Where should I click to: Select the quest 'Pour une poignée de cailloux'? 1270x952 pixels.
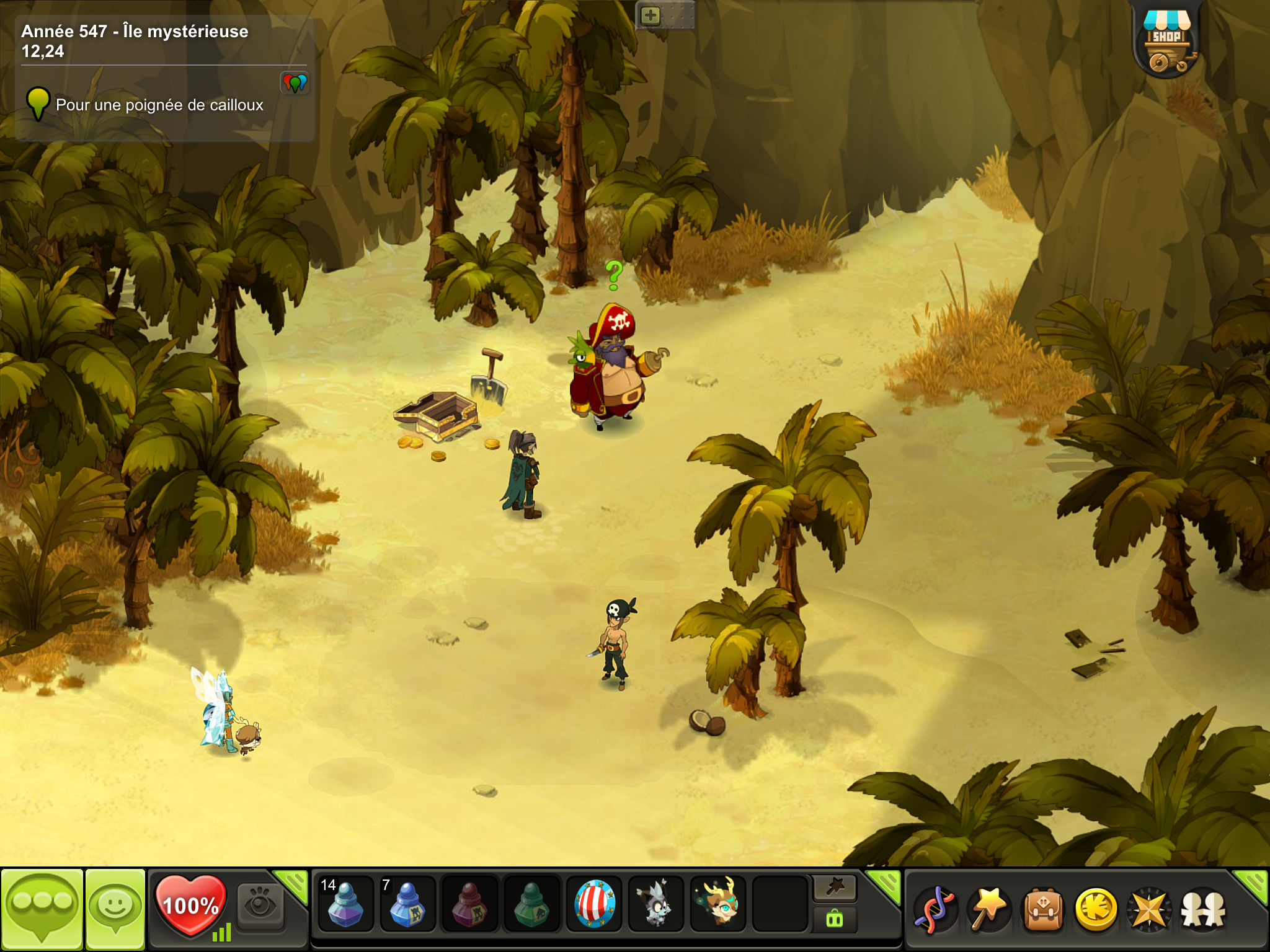159,105
